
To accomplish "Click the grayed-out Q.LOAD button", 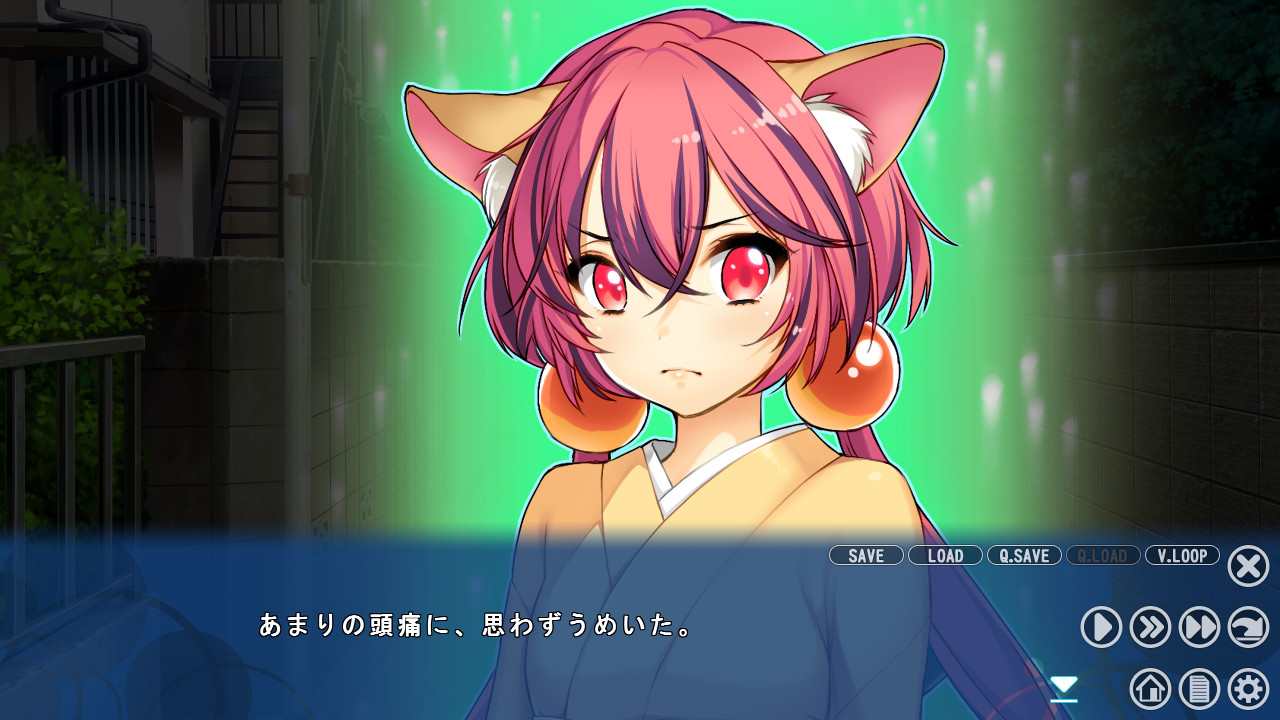I will click(1102, 556).
